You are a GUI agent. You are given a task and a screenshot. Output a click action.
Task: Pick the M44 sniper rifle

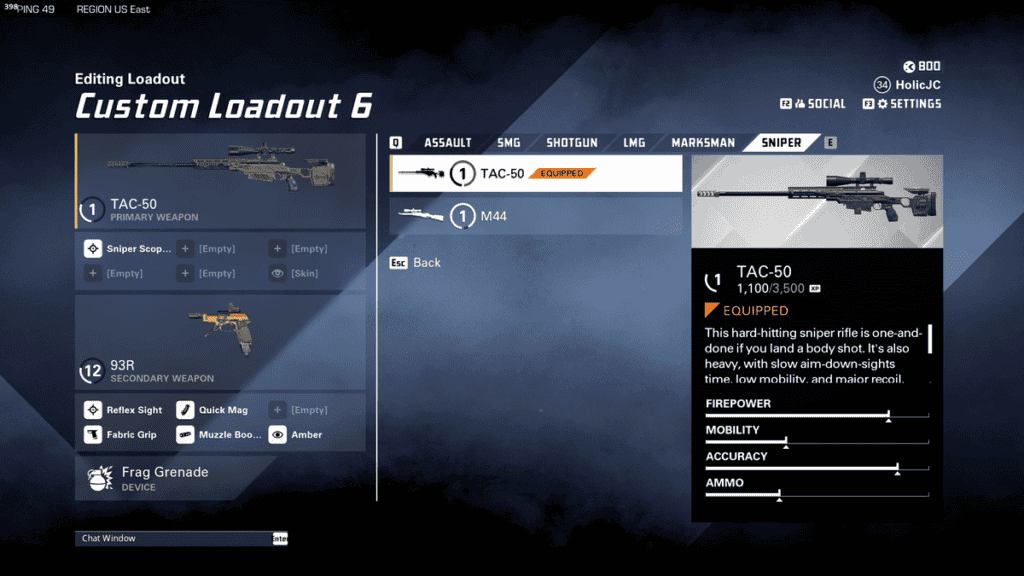pos(536,215)
